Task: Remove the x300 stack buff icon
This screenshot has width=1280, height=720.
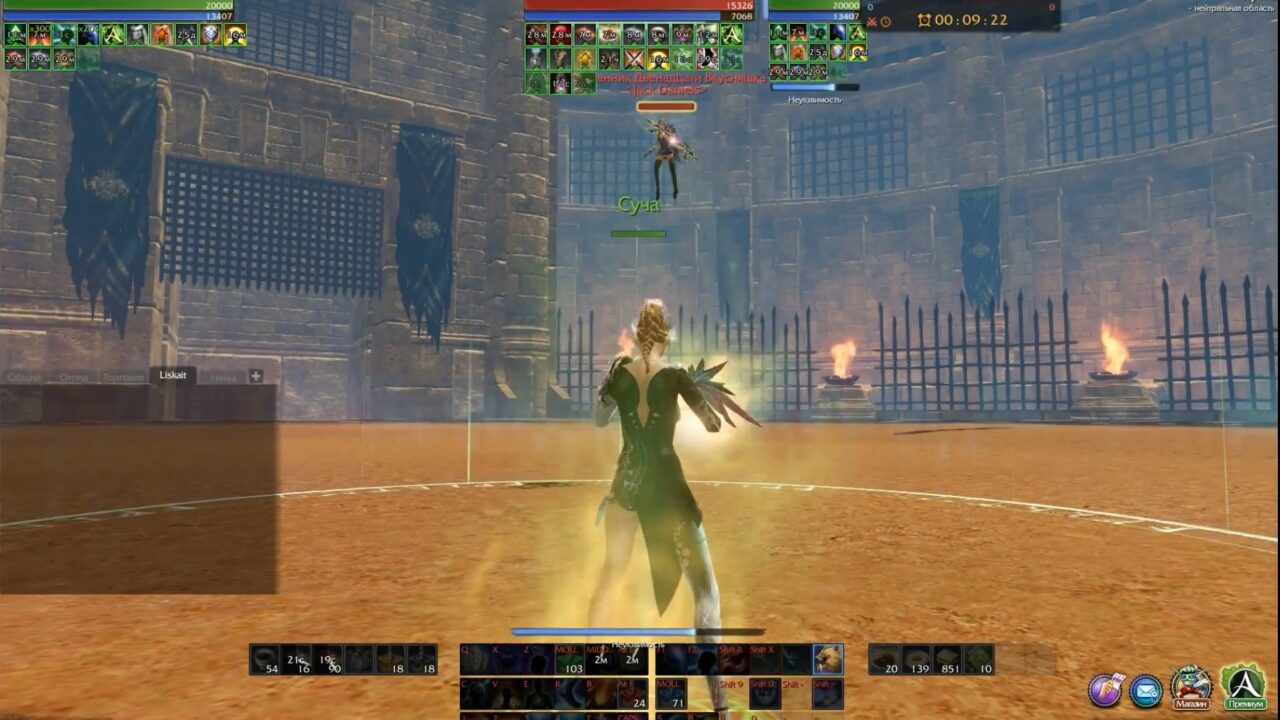Action: tap(41, 35)
